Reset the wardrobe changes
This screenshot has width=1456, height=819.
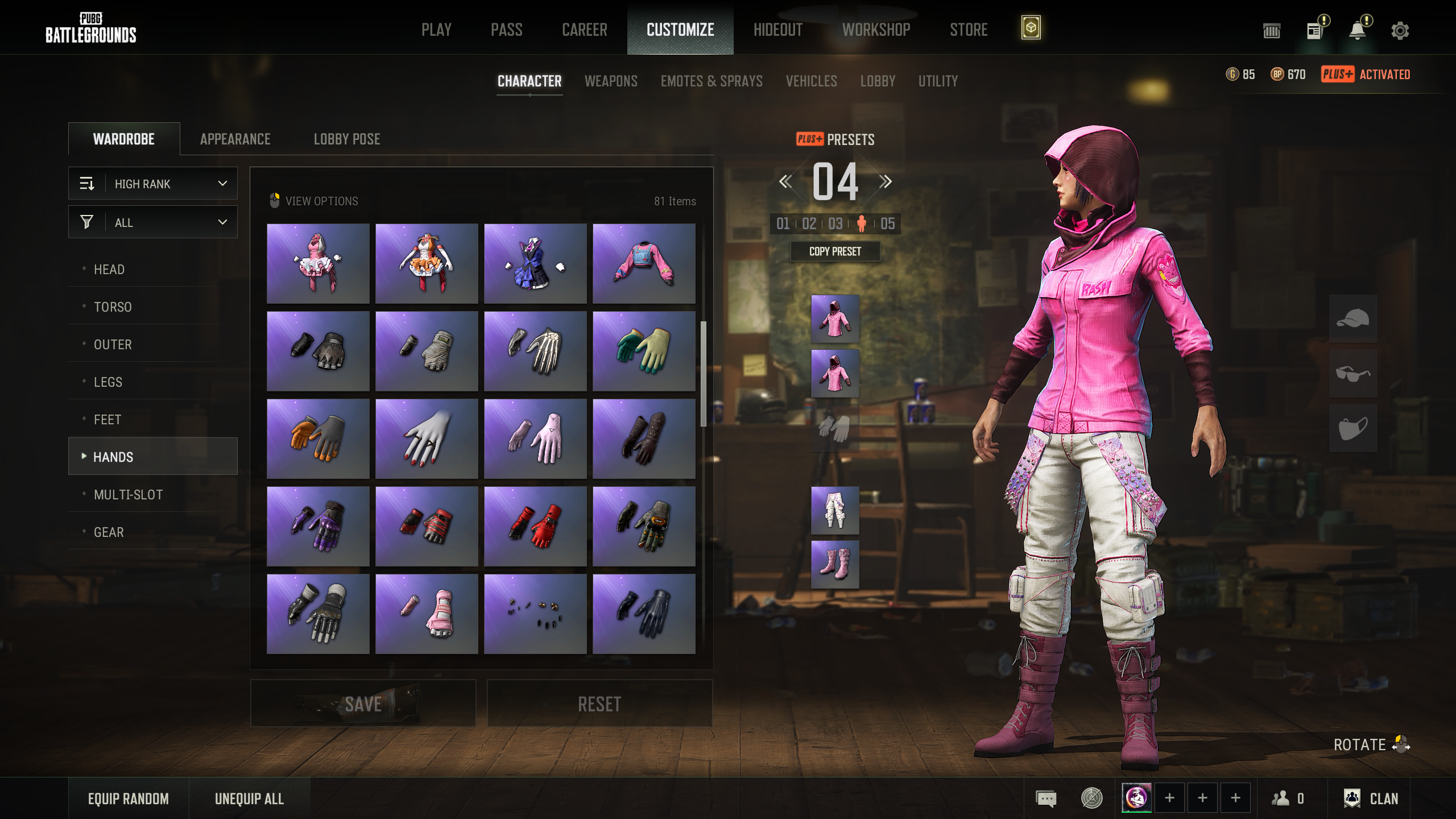[599, 704]
